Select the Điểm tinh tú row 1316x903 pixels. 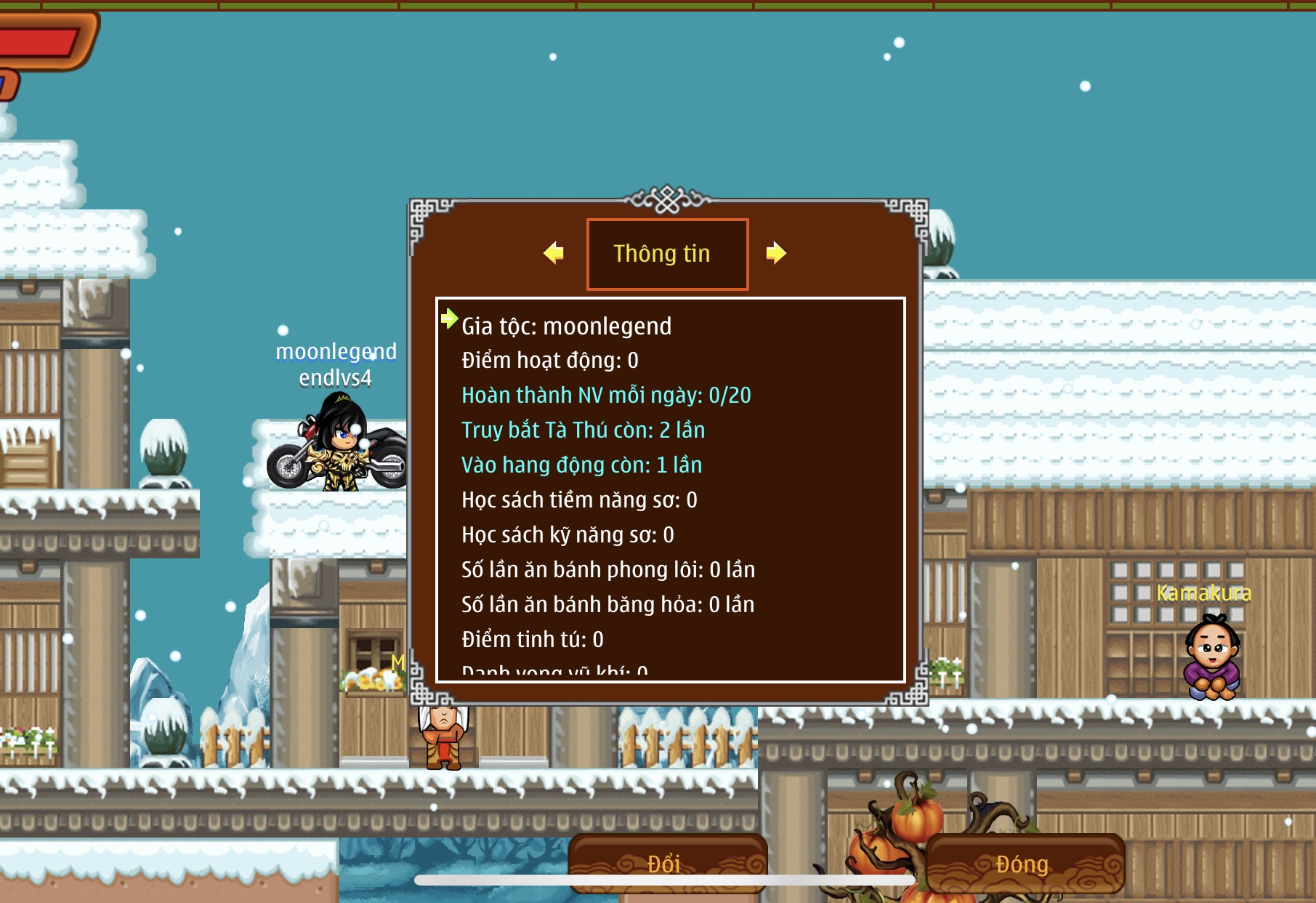(533, 640)
